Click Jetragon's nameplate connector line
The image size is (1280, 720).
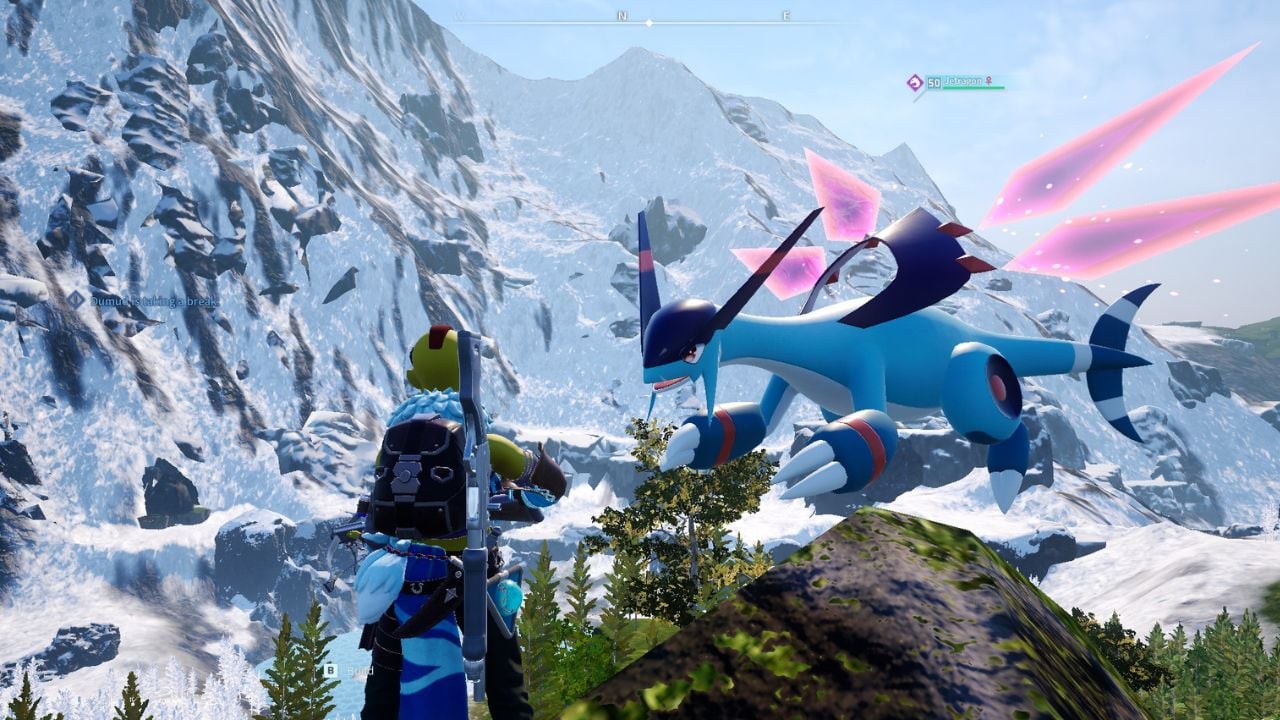click(x=918, y=96)
